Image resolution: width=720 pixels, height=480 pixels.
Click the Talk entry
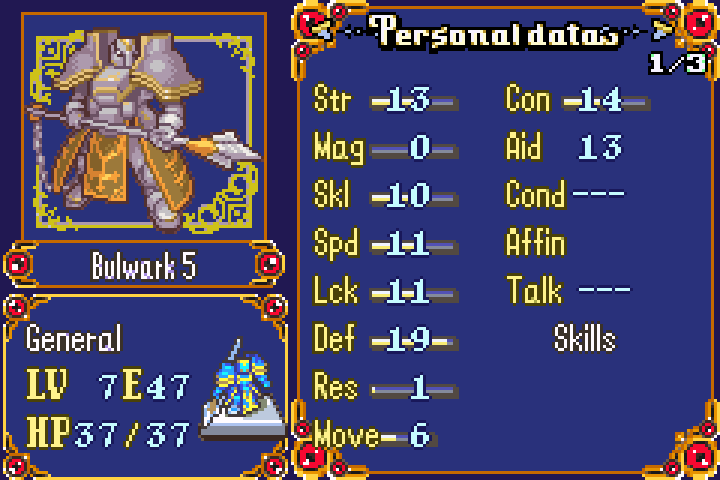click(568, 291)
